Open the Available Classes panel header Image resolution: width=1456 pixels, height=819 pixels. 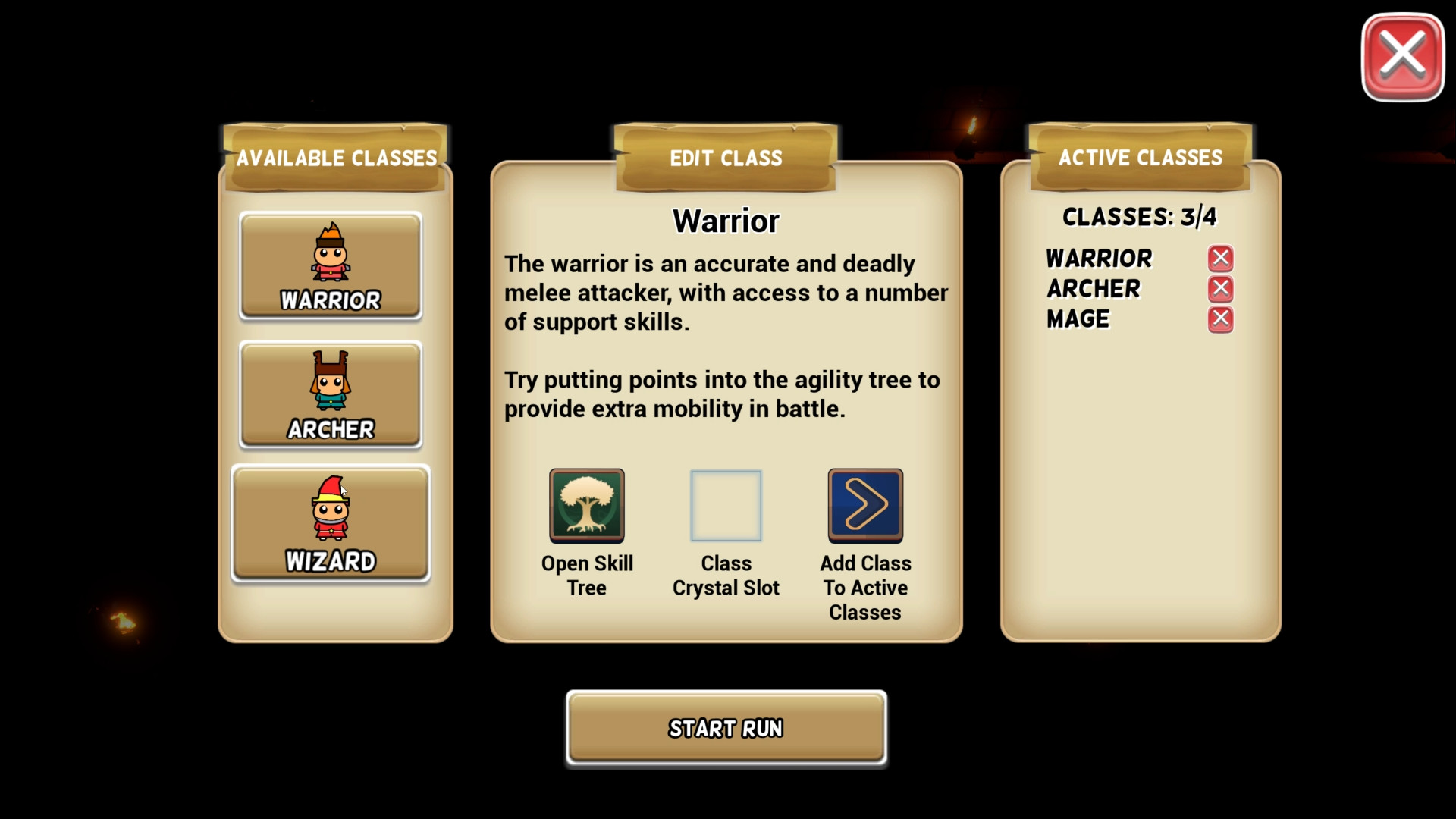[336, 158]
